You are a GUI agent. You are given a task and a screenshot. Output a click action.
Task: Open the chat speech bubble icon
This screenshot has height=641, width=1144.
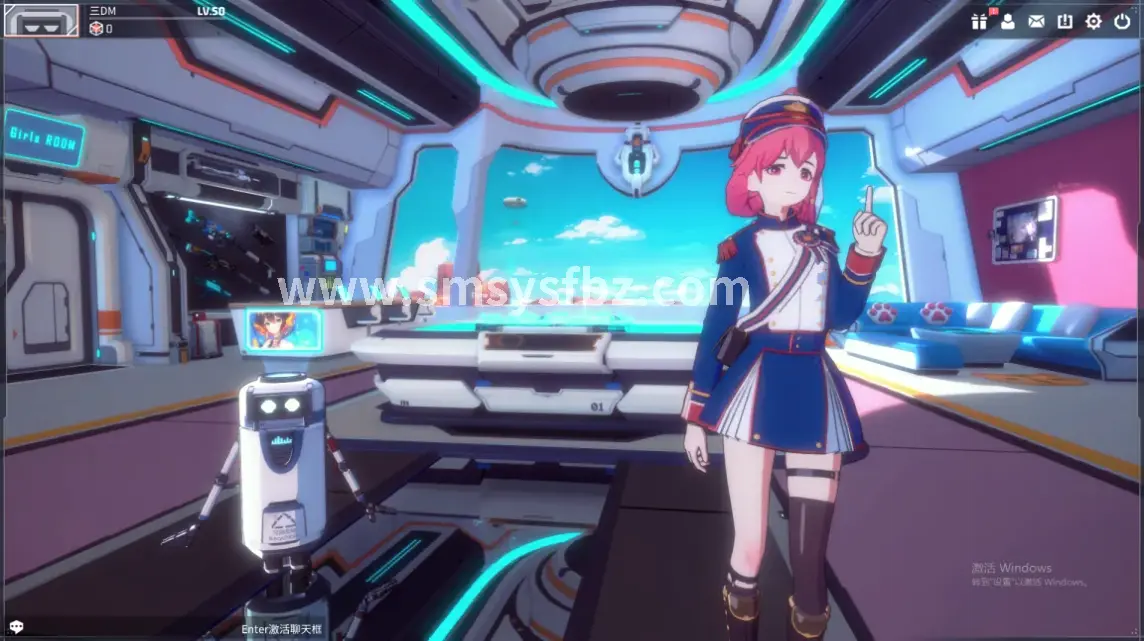click(x=14, y=628)
